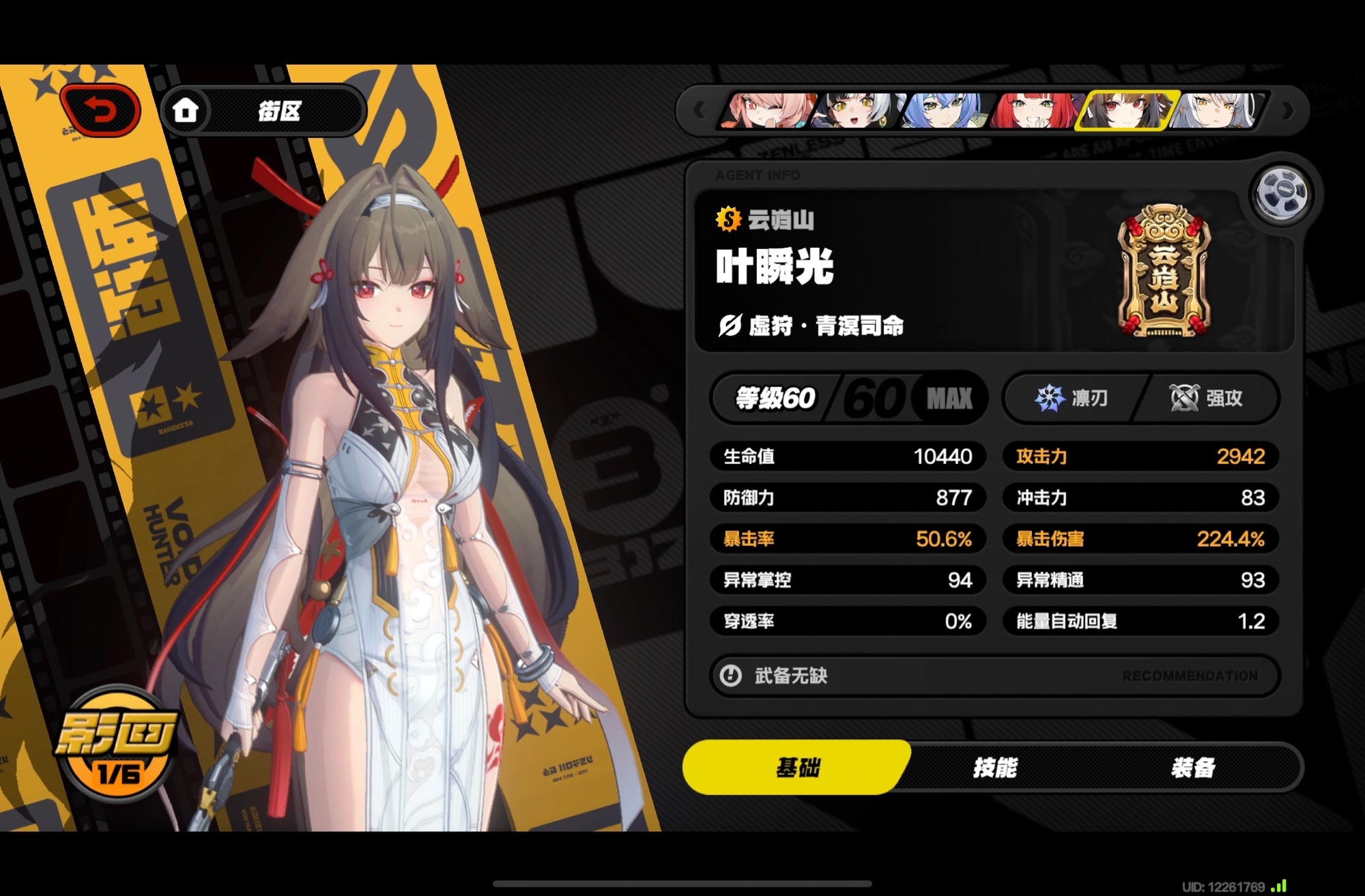The width and height of the screenshot is (1365, 896).
Task: Switch to the 技能 tab
Action: [x=995, y=768]
